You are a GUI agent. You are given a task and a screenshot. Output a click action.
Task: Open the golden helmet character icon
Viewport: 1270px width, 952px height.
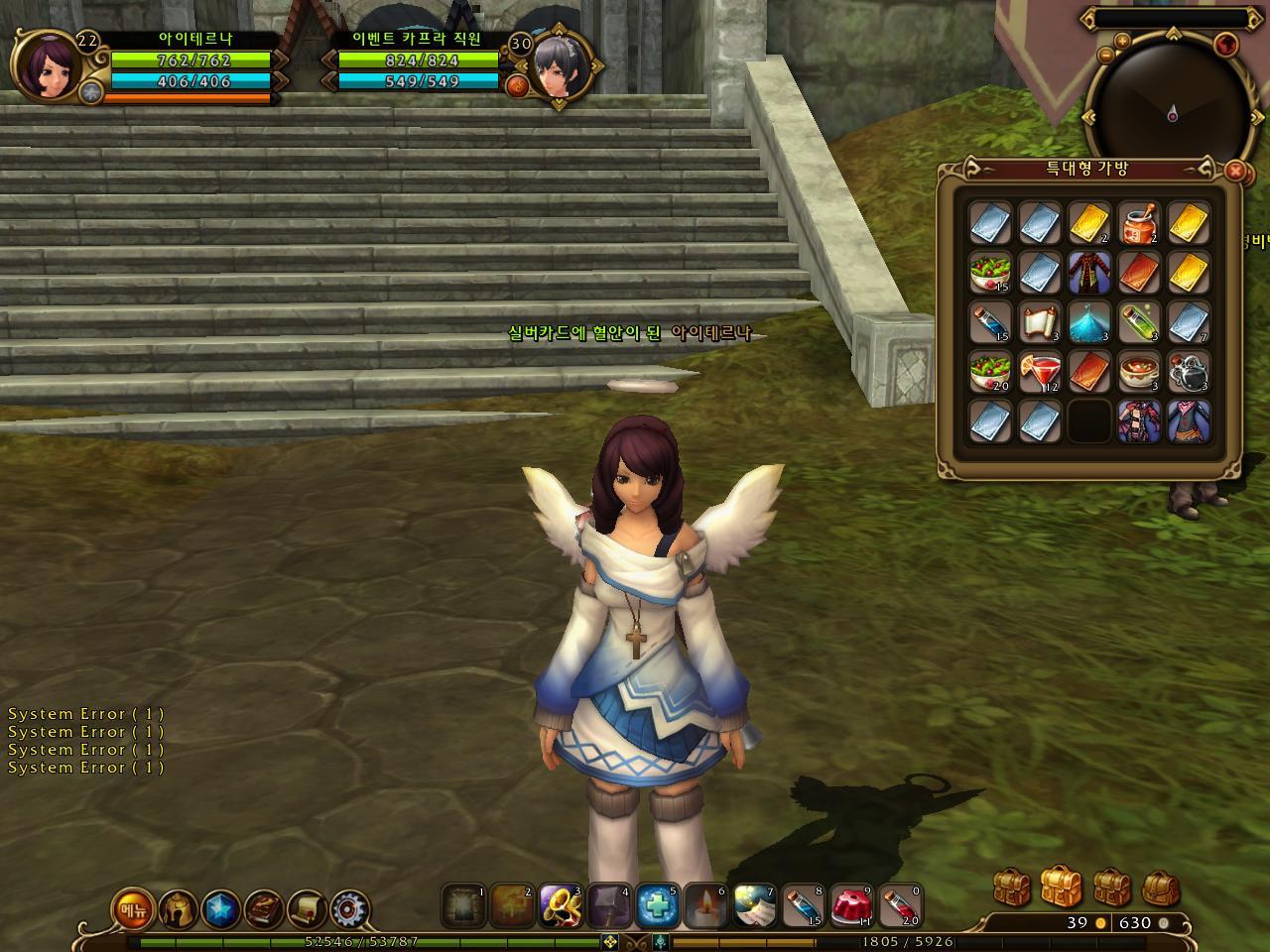tap(177, 908)
